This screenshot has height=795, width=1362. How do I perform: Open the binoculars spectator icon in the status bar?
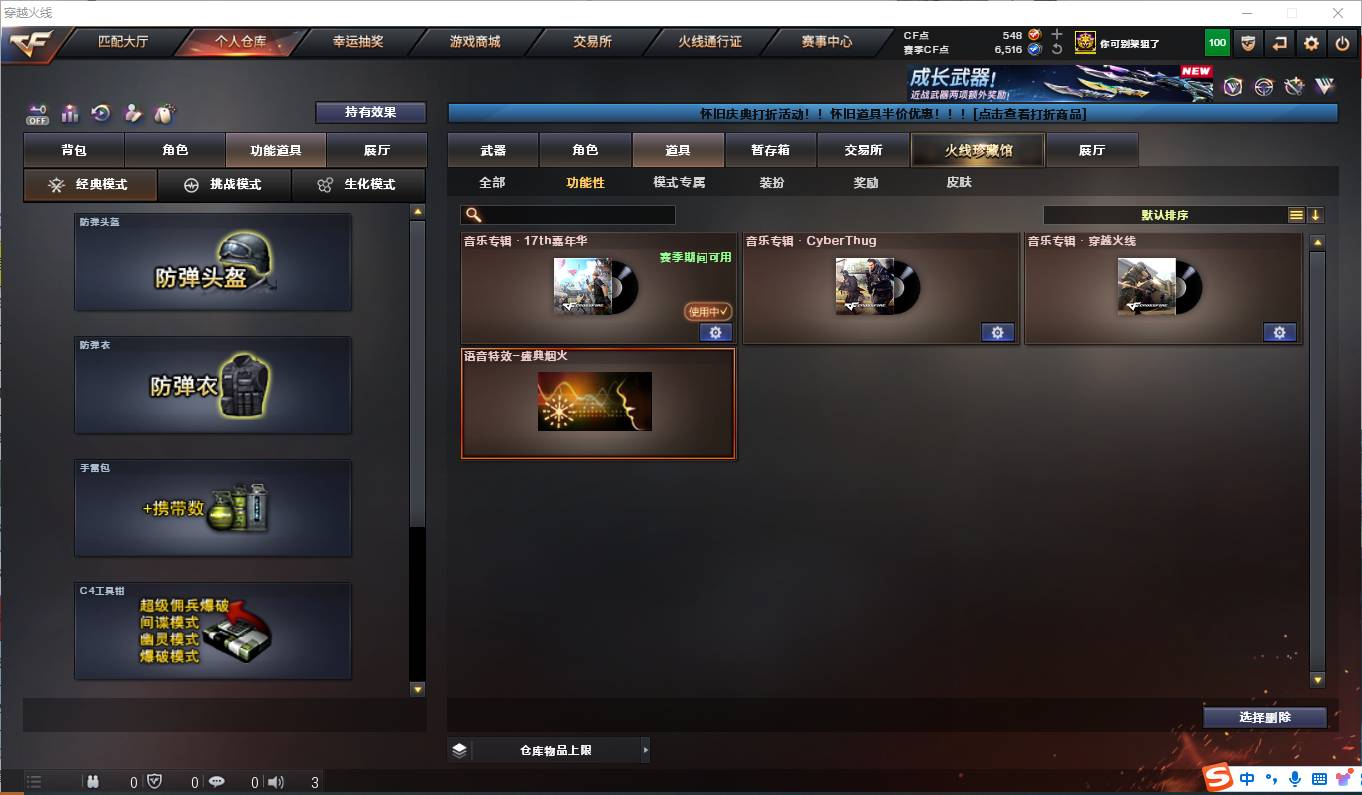click(93, 782)
